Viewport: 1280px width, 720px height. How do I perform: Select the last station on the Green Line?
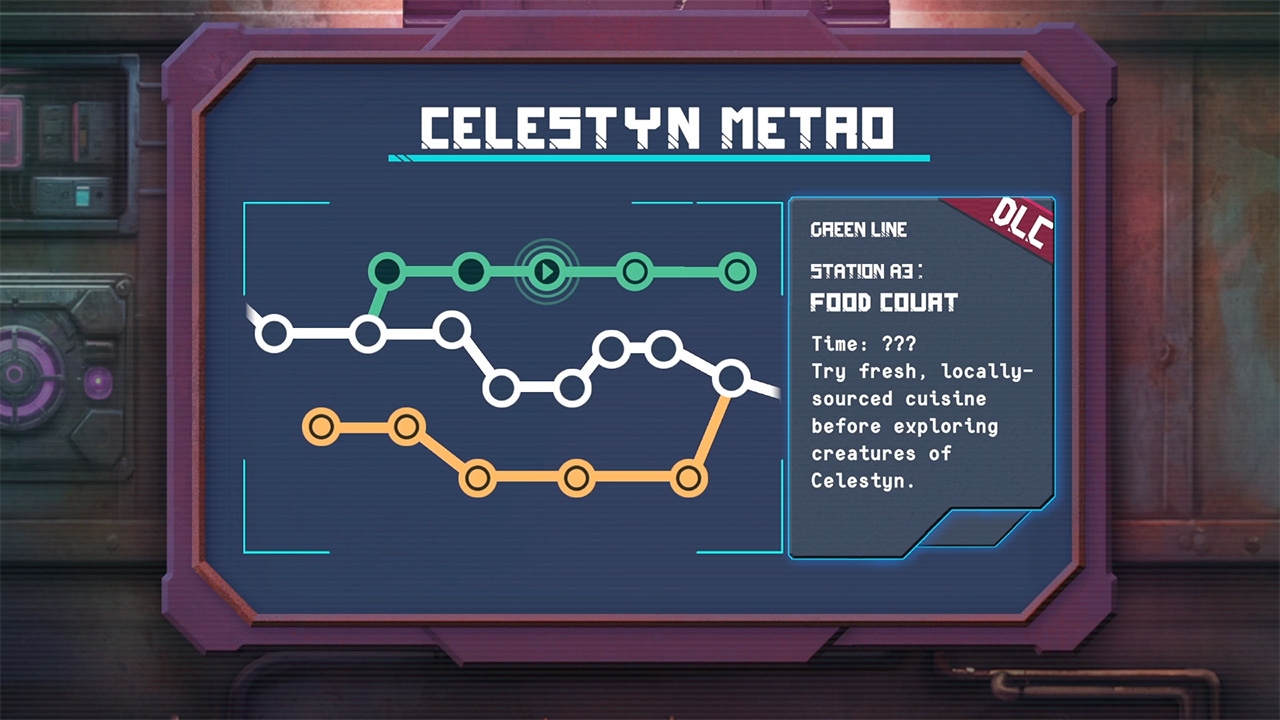[736, 271]
